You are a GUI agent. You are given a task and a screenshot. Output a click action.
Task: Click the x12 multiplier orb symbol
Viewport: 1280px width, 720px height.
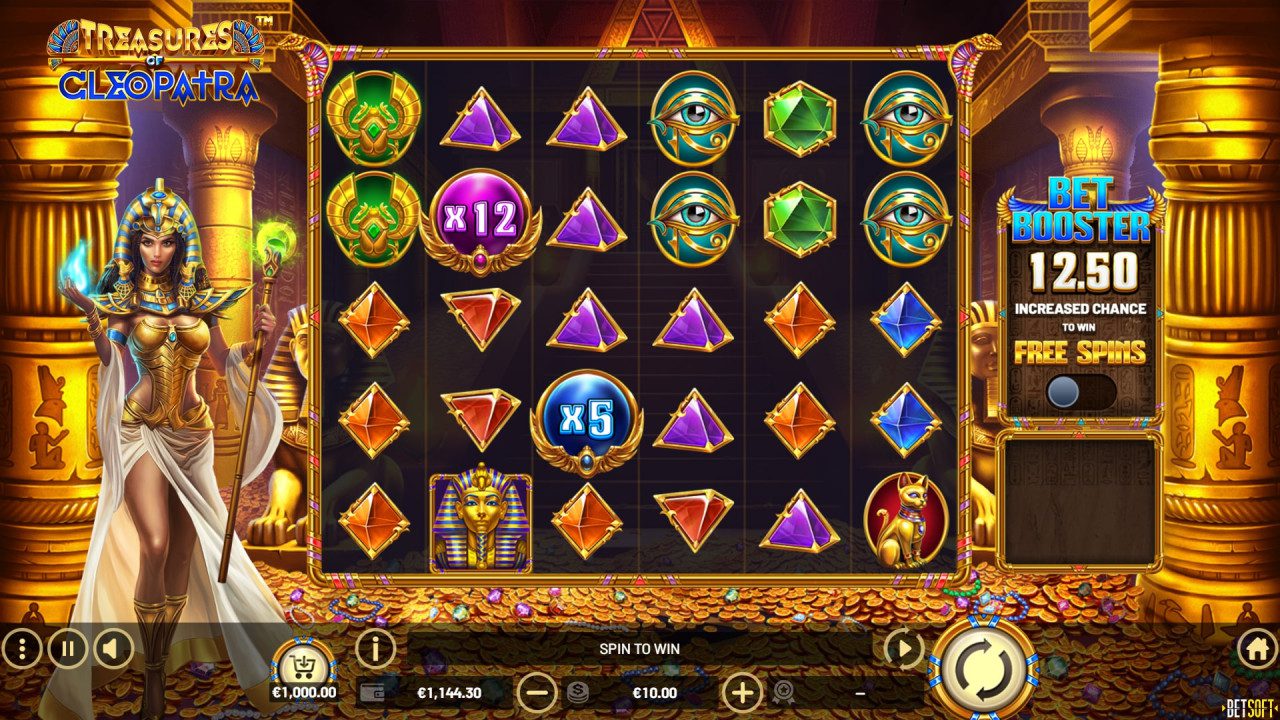[x=478, y=222]
